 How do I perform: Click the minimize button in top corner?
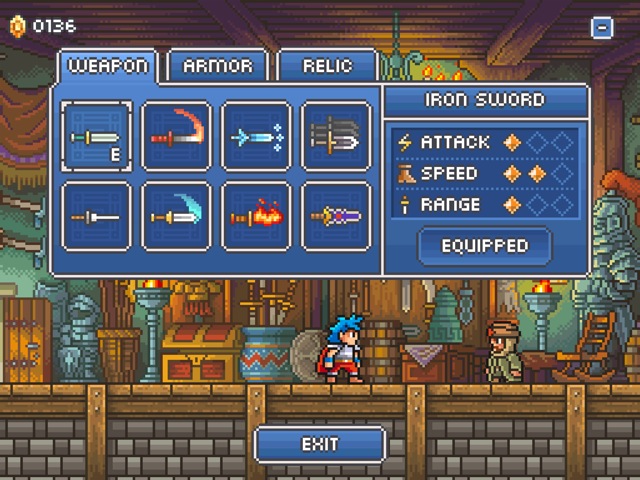click(602, 28)
